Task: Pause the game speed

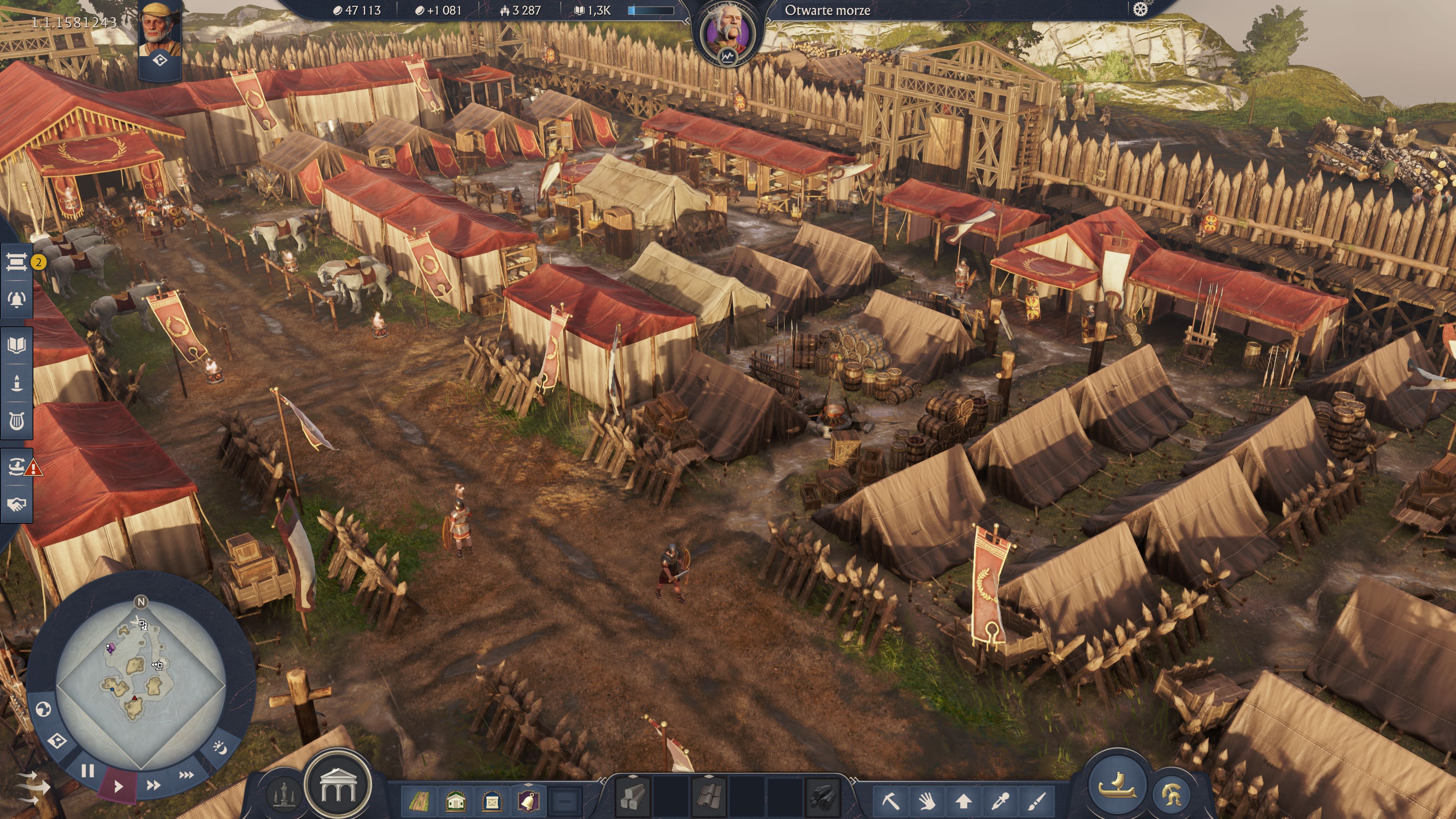Action: pyautogui.click(x=87, y=771)
